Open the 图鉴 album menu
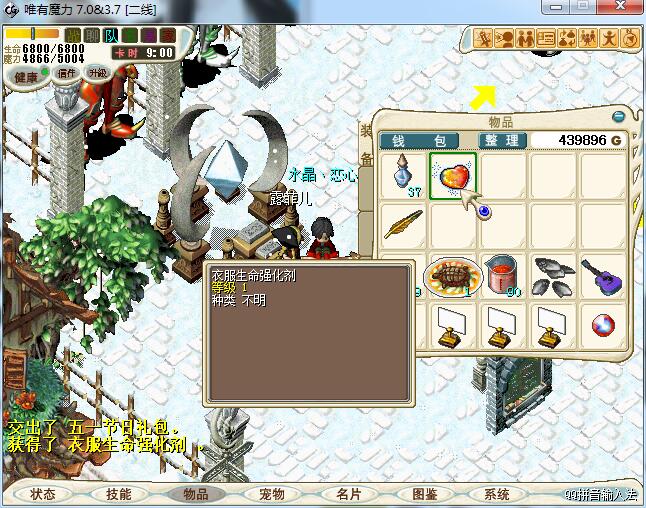The height and width of the screenshot is (508, 646). (424, 494)
